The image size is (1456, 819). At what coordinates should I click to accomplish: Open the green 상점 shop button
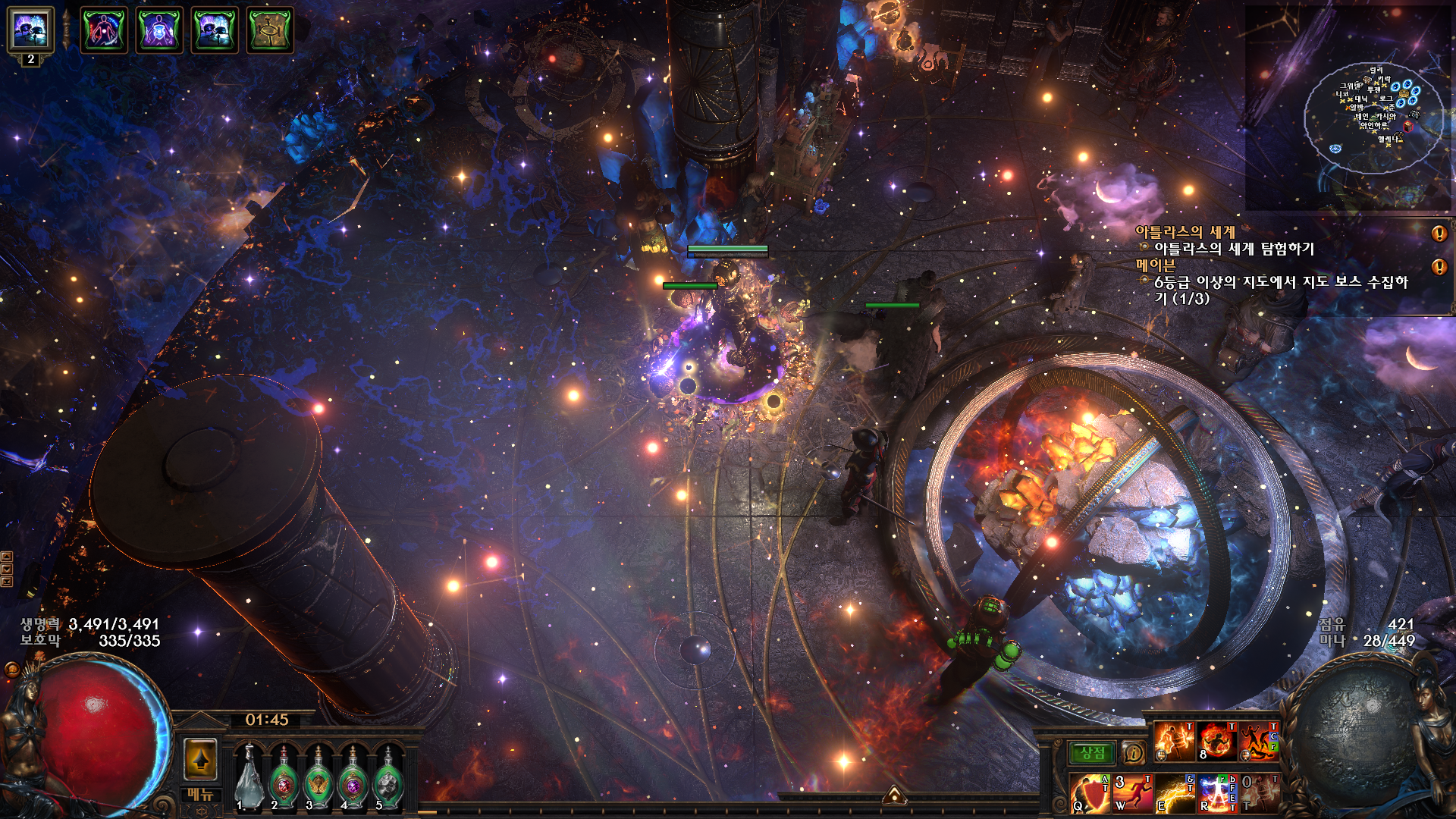(1092, 753)
